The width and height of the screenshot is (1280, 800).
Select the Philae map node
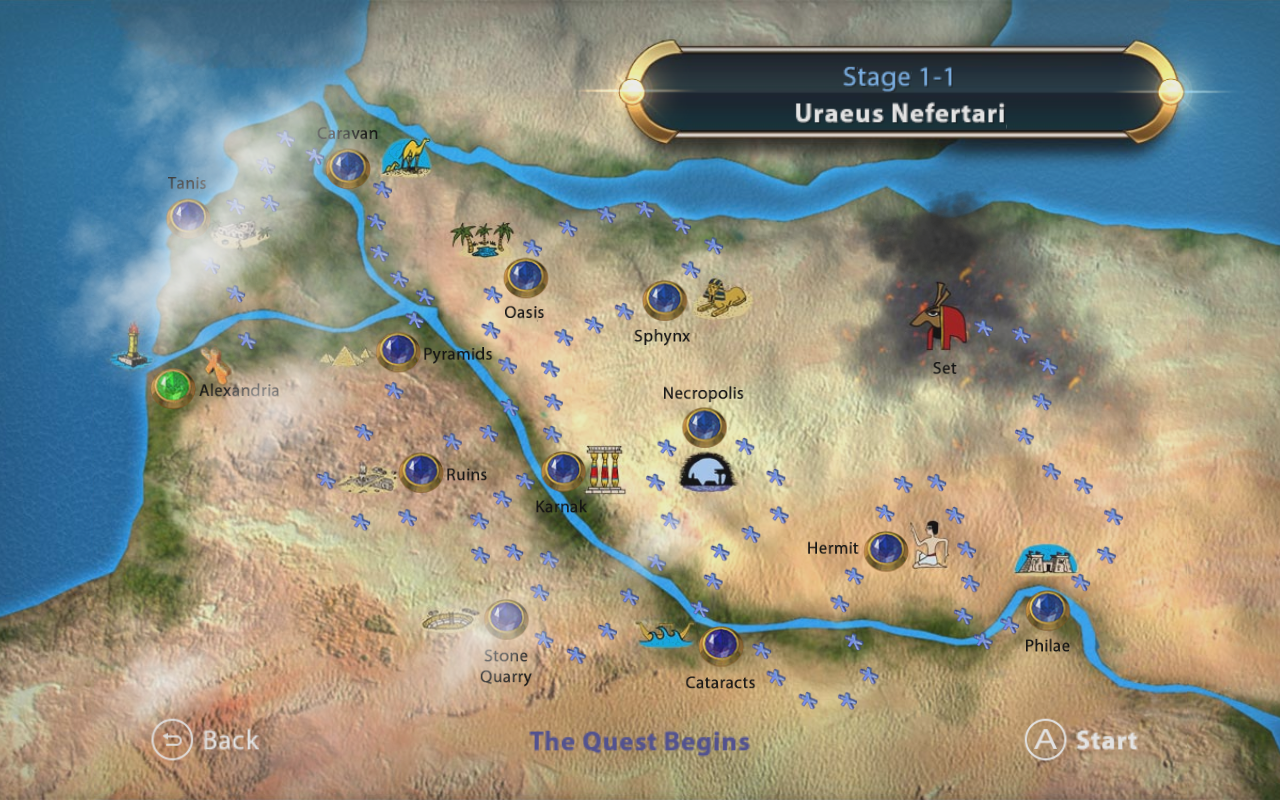(1047, 608)
